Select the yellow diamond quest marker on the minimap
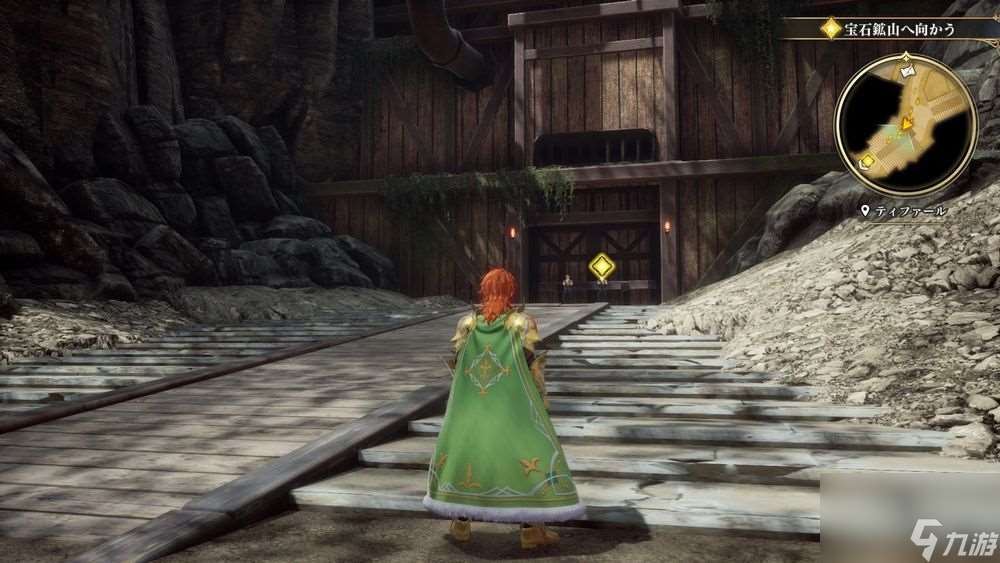Viewport: 1000px width, 563px height. pyautogui.click(x=867, y=160)
